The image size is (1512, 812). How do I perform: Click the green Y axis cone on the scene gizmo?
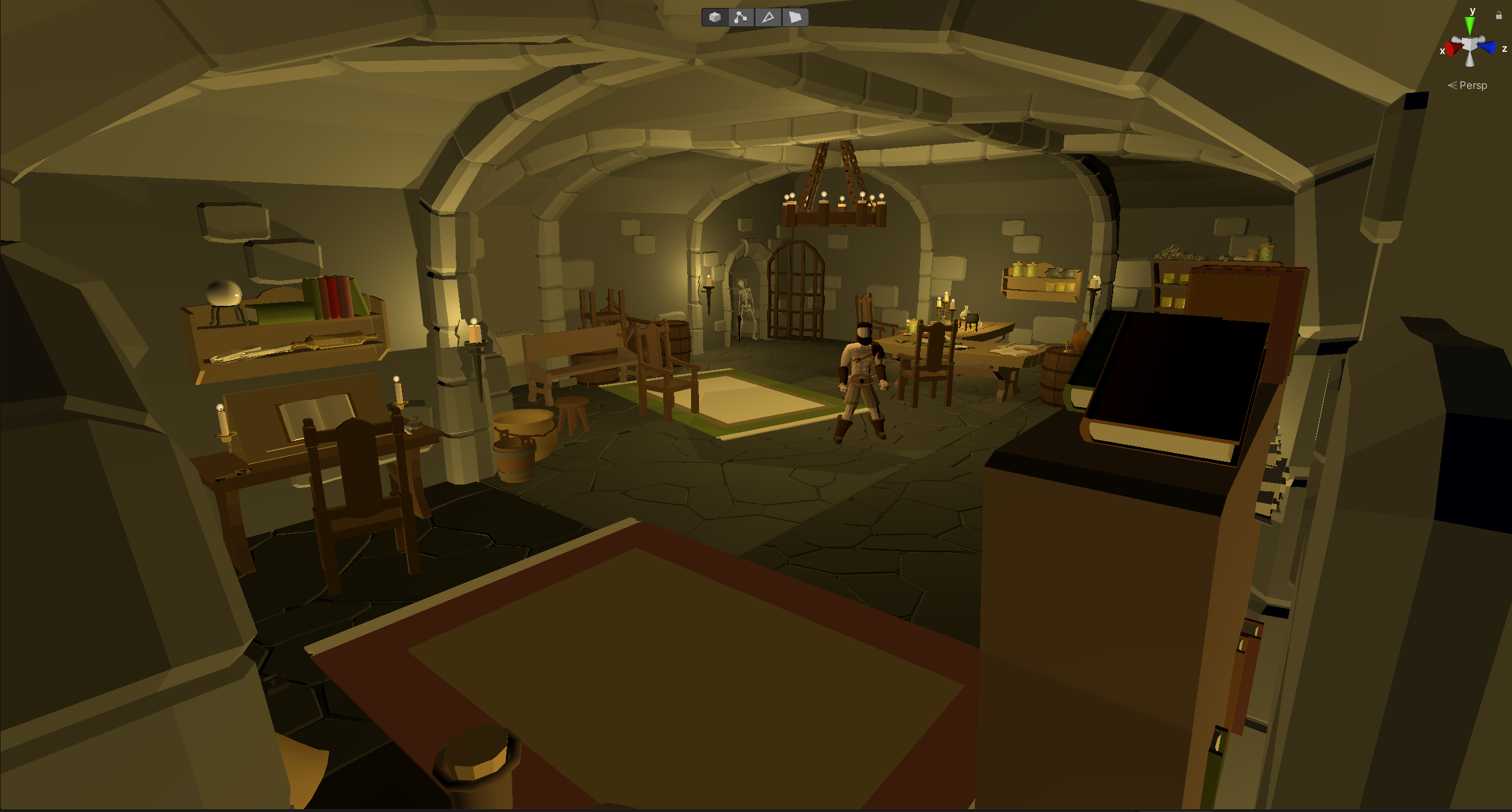point(1470,24)
